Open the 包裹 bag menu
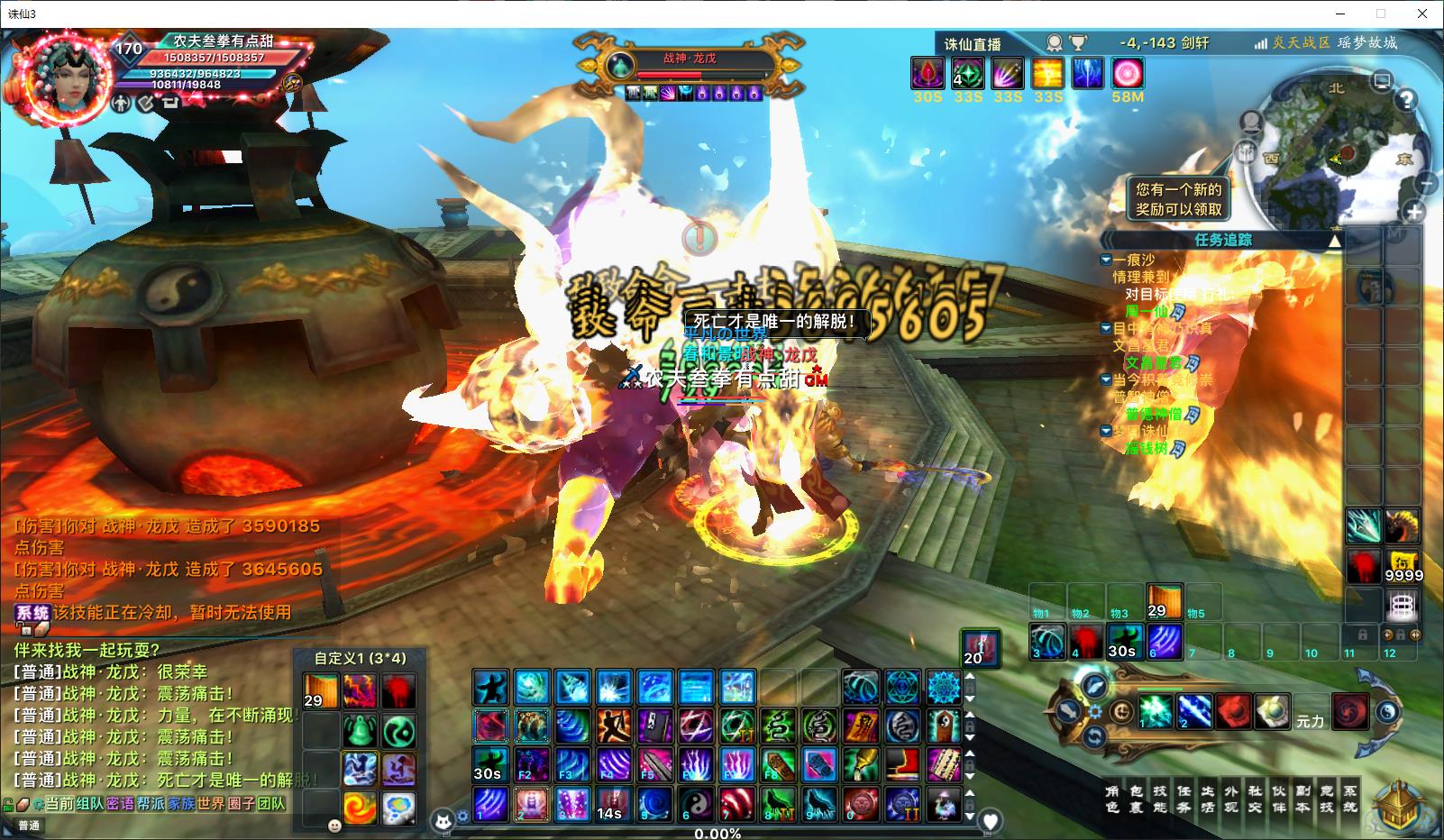The width and height of the screenshot is (1444, 840). (1136, 799)
